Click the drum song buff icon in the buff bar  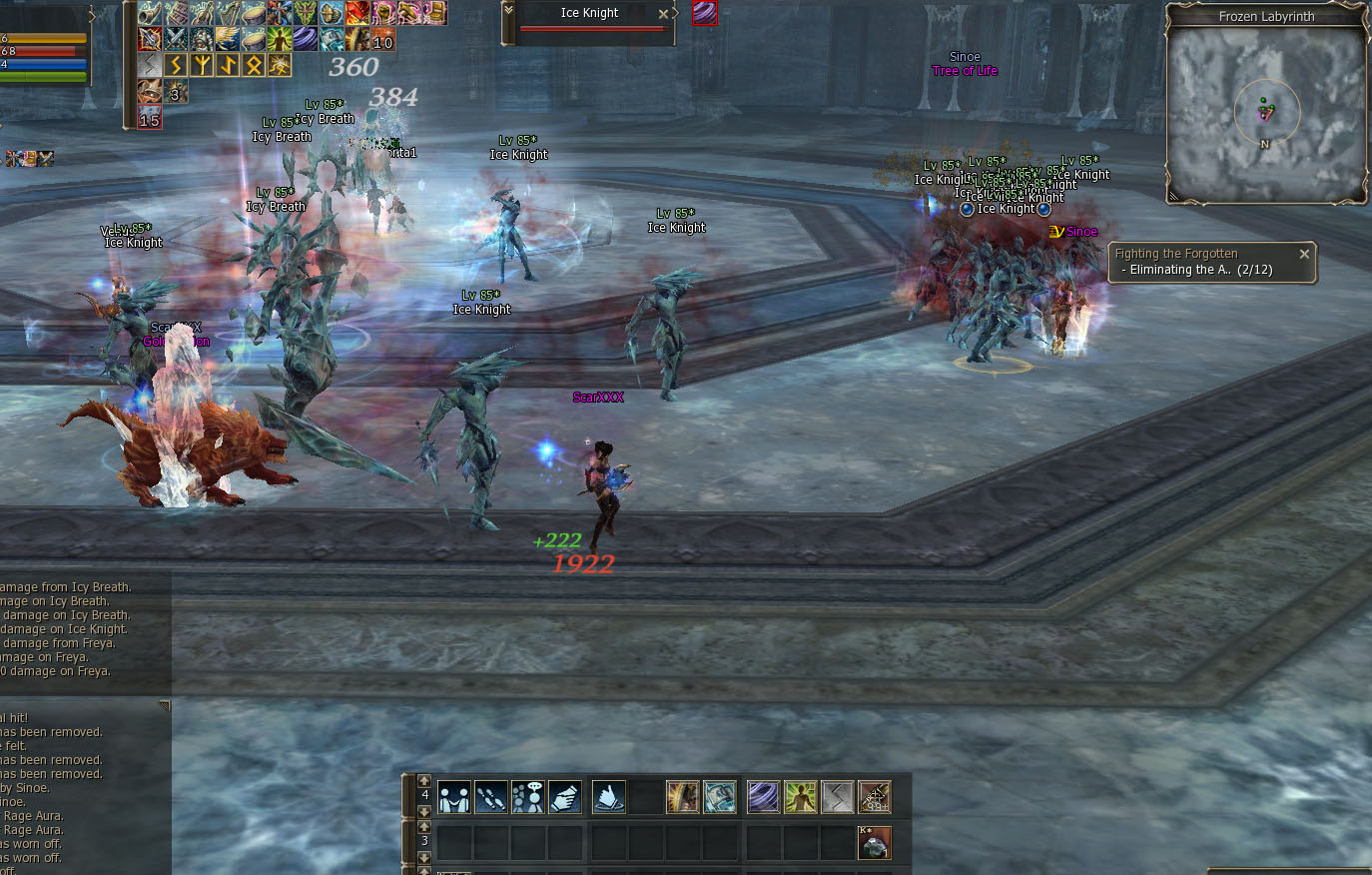pyautogui.click(x=252, y=14)
